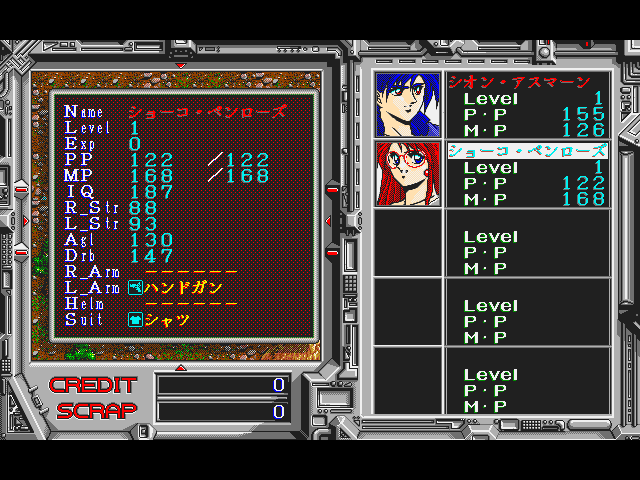Choose the highlighted ショーコ・ペンローズ party name
The height and width of the screenshot is (480, 640).
526,151
